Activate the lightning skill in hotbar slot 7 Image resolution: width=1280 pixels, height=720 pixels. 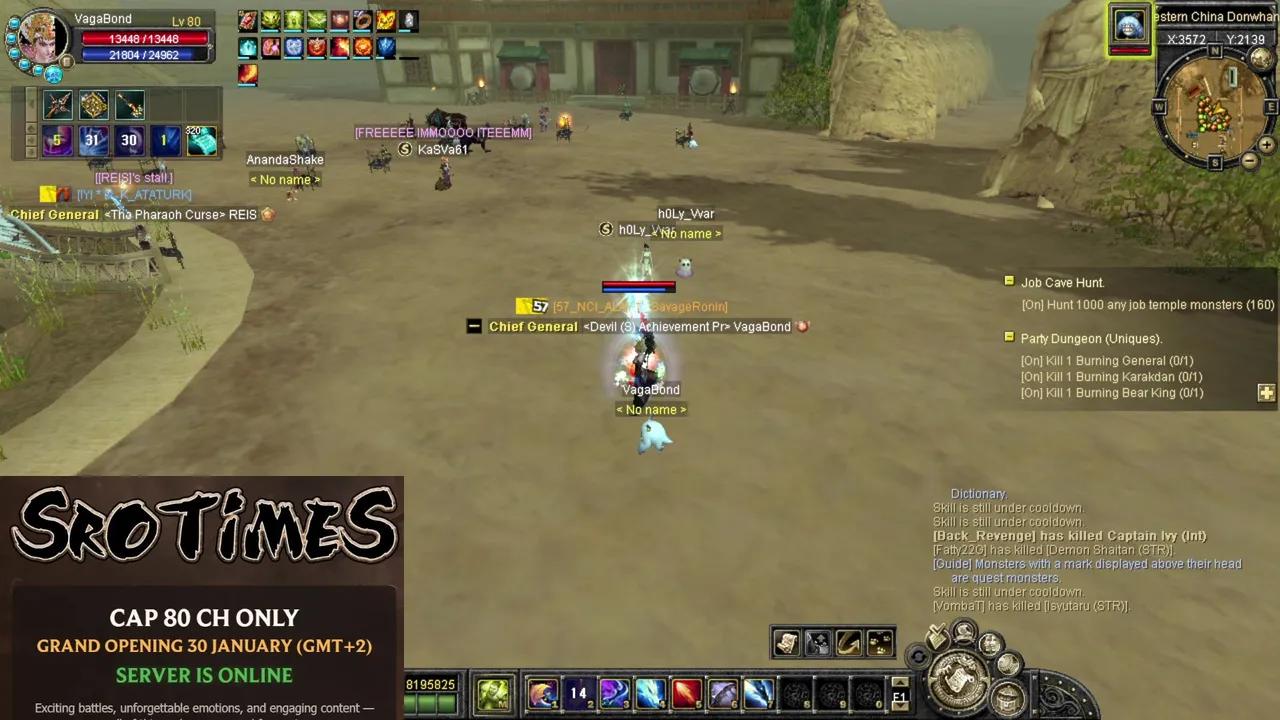(x=757, y=692)
